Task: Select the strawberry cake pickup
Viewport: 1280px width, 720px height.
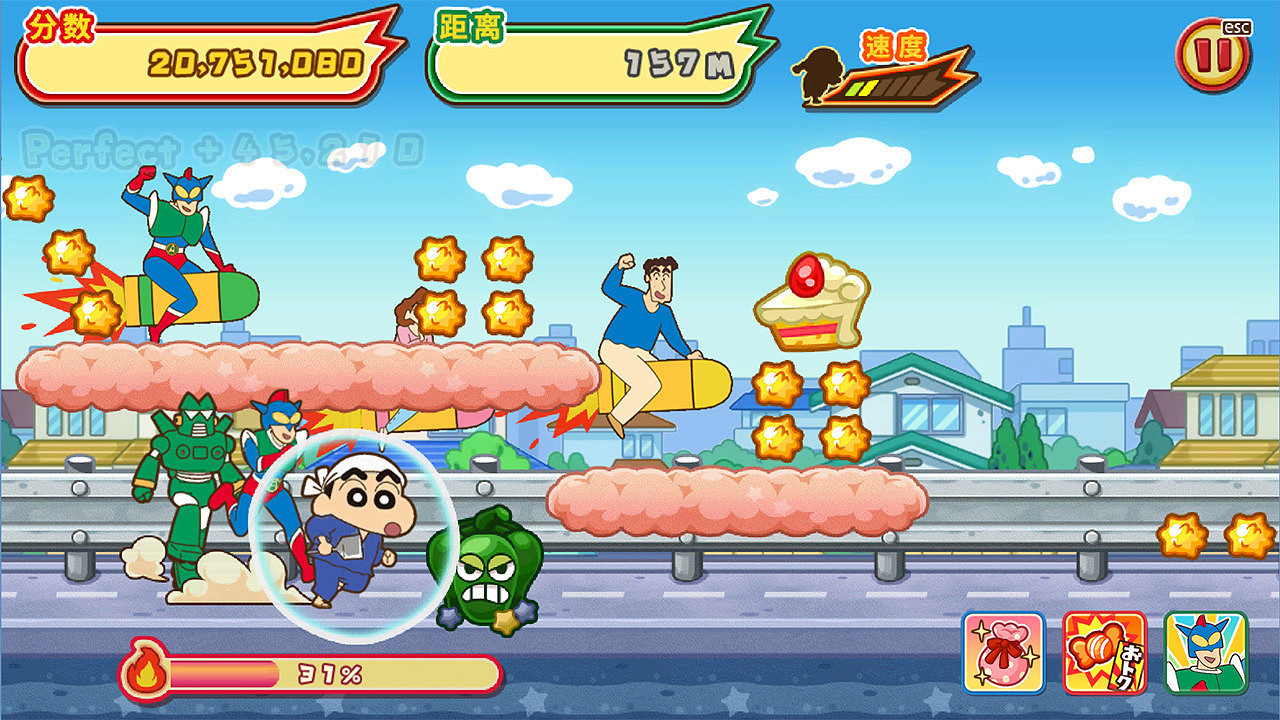Action: (x=810, y=300)
